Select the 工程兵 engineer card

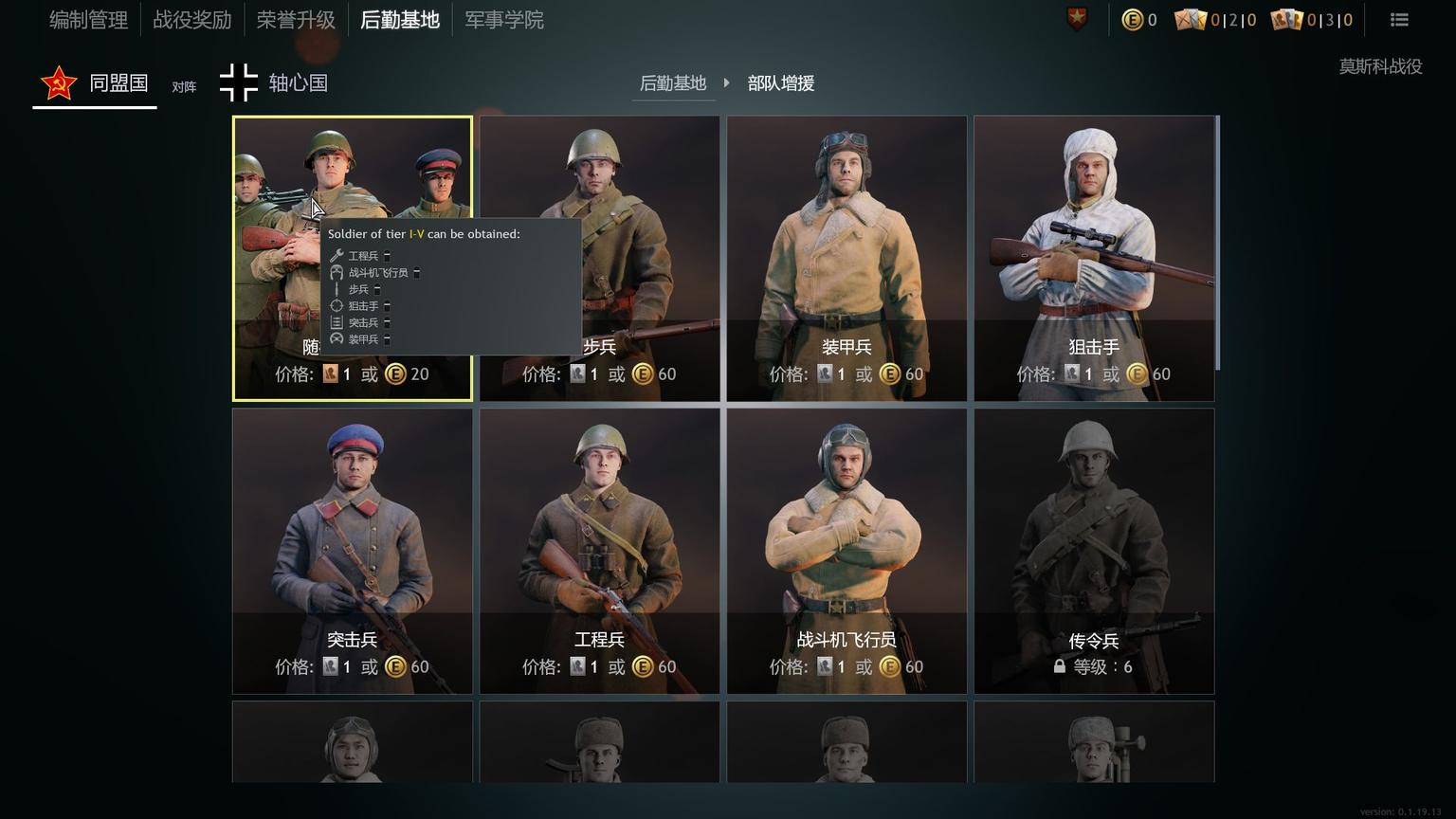[599, 551]
